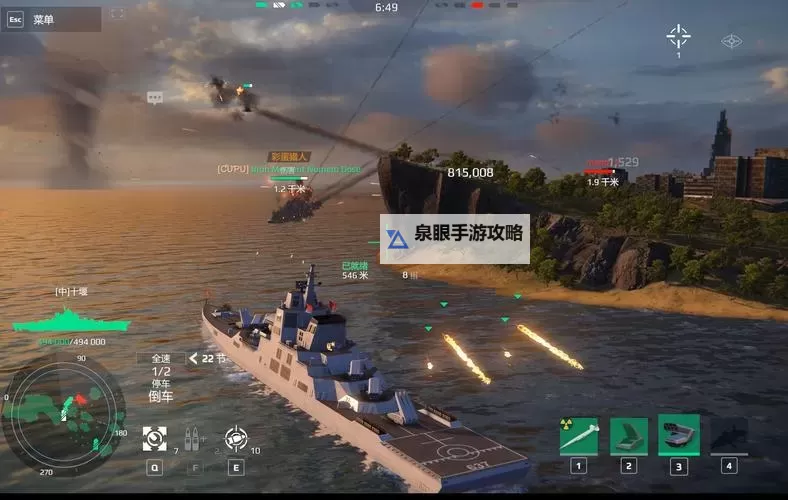Set engine speed to 1/2

click(x=161, y=371)
